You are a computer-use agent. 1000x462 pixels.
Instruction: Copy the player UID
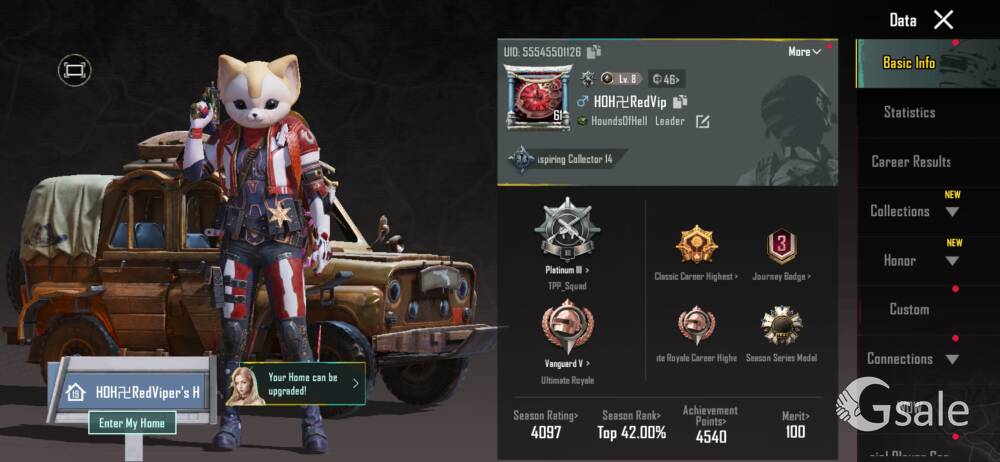594,52
